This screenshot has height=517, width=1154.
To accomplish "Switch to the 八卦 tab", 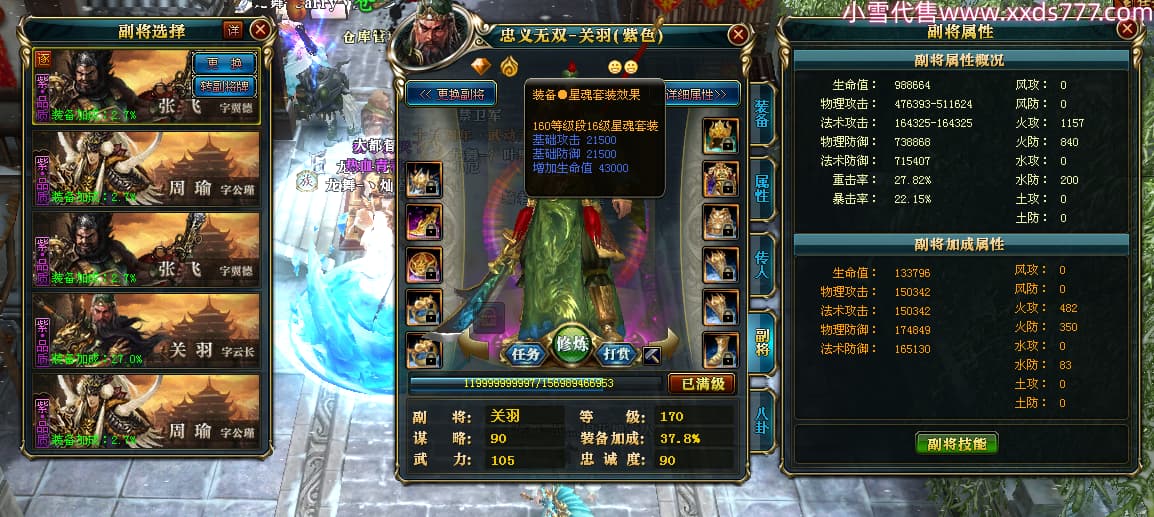I will point(762,415).
